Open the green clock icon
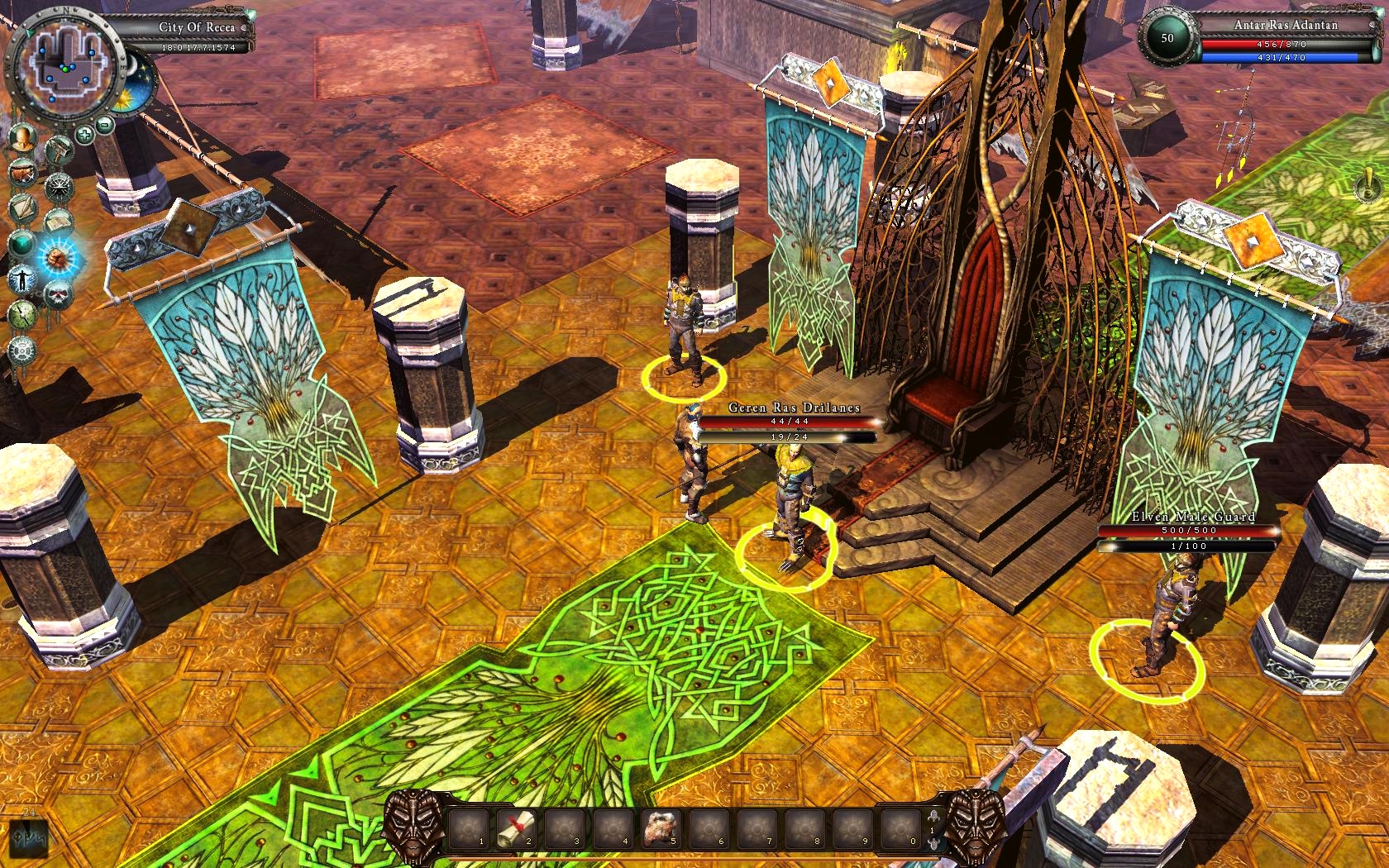This screenshot has height=868, width=1389. [22, 315]
